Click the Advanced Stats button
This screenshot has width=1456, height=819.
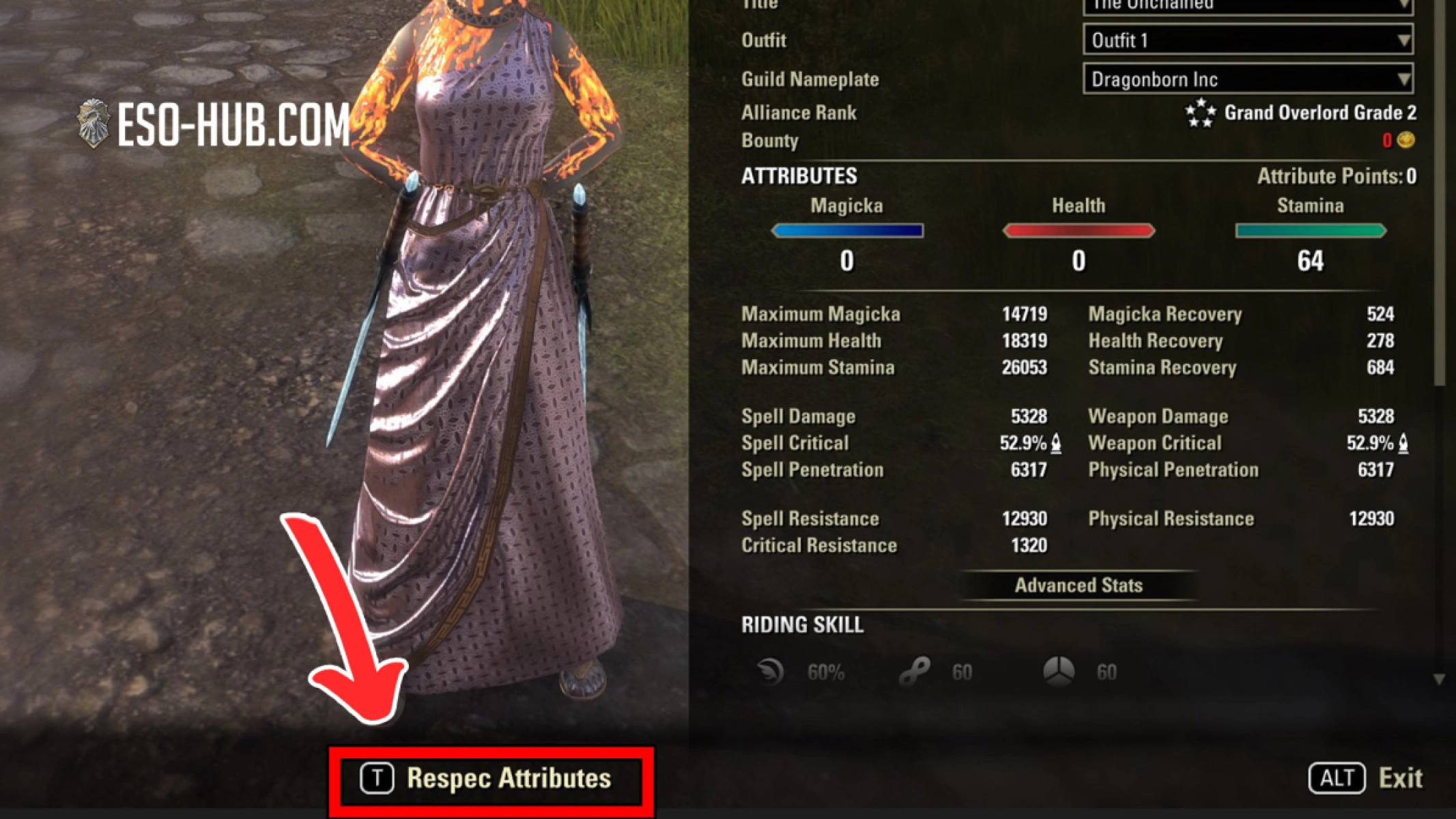(1080, 585)
